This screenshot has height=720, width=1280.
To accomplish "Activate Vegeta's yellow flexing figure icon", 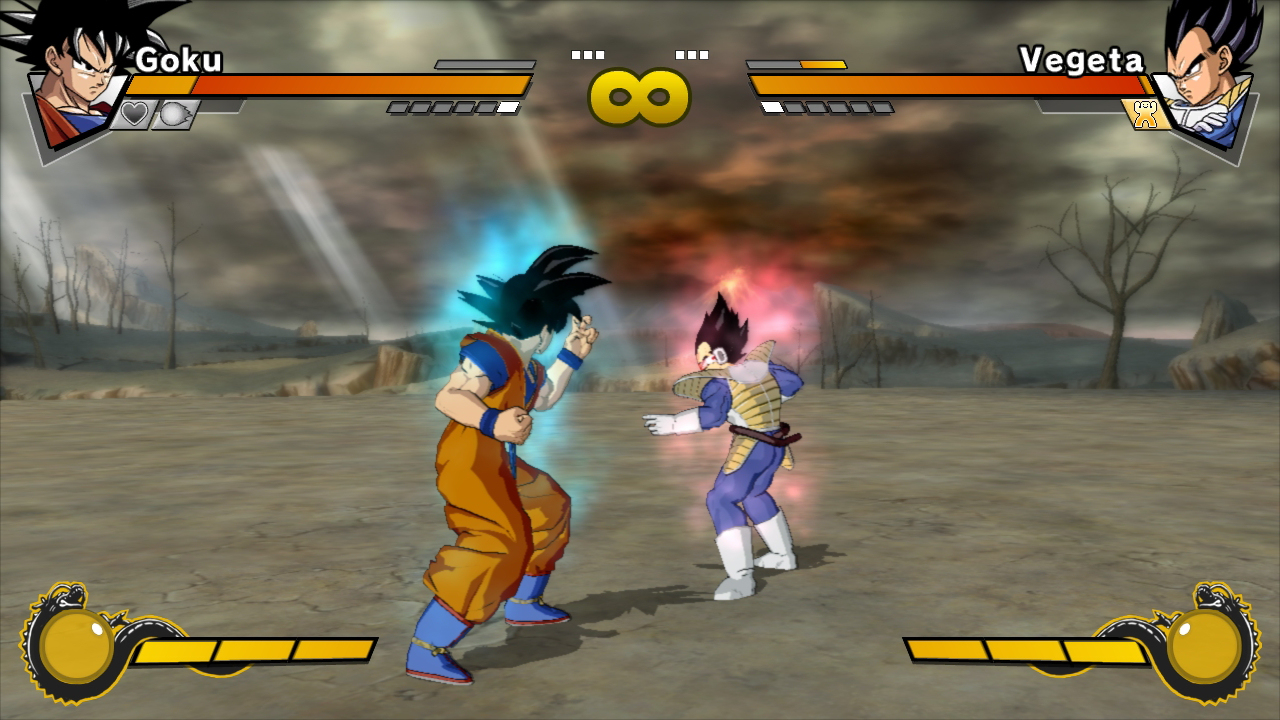I will pos(1146,114).
